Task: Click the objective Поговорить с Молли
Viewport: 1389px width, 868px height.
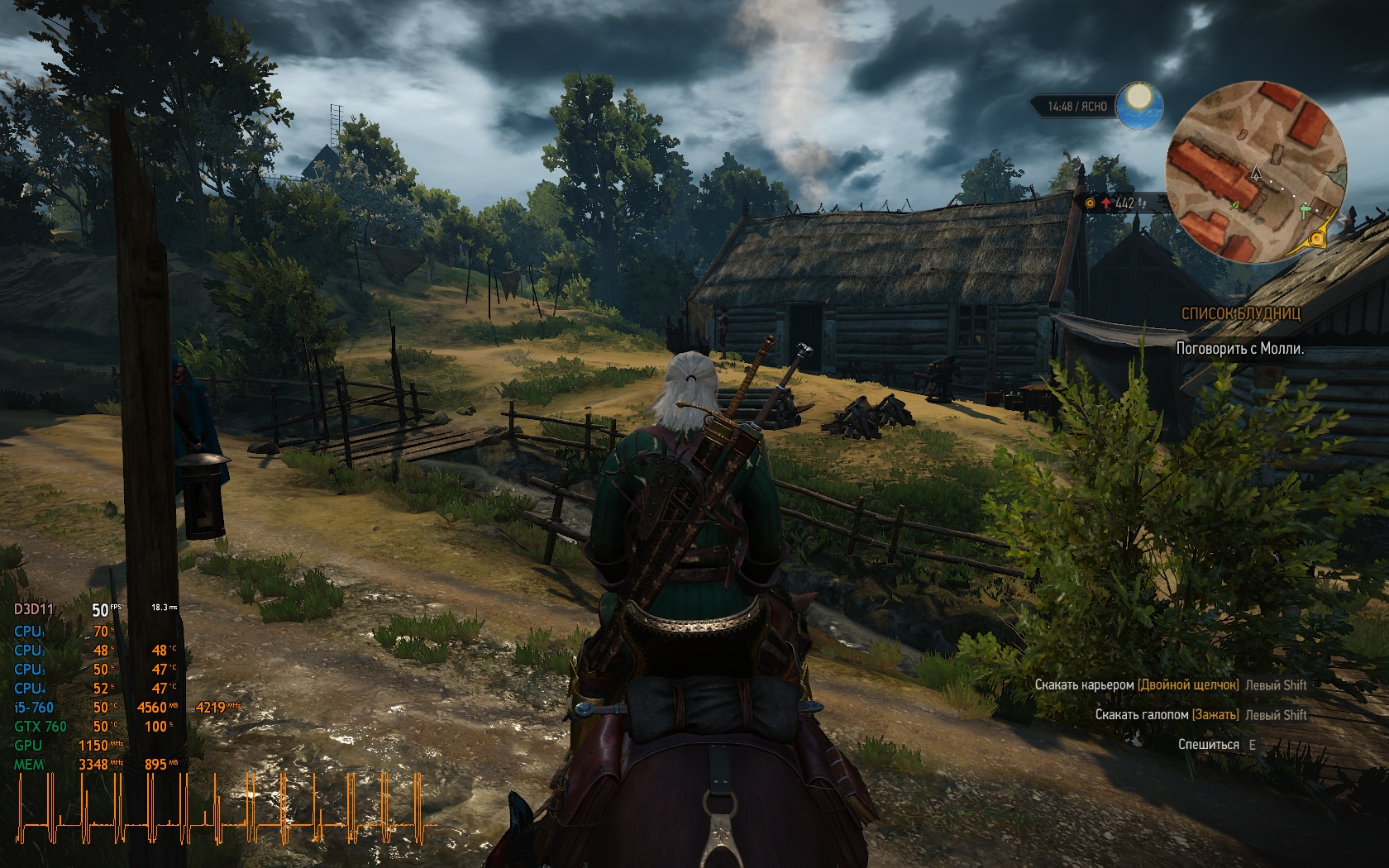Action: coord(1239,349)
